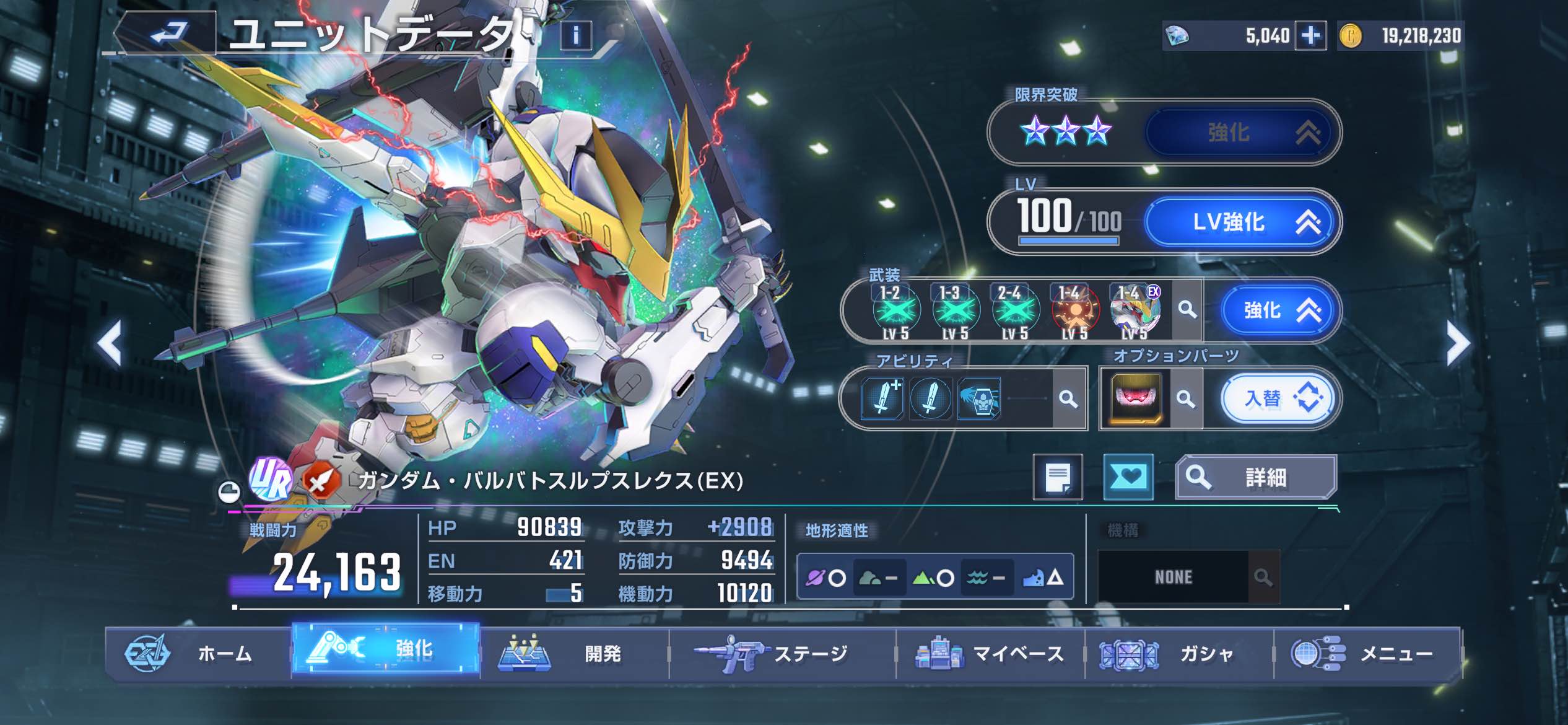View the previous unit with left arrow
The width and height of the screenshot is (1568, 725).
[x=110, y=343]
